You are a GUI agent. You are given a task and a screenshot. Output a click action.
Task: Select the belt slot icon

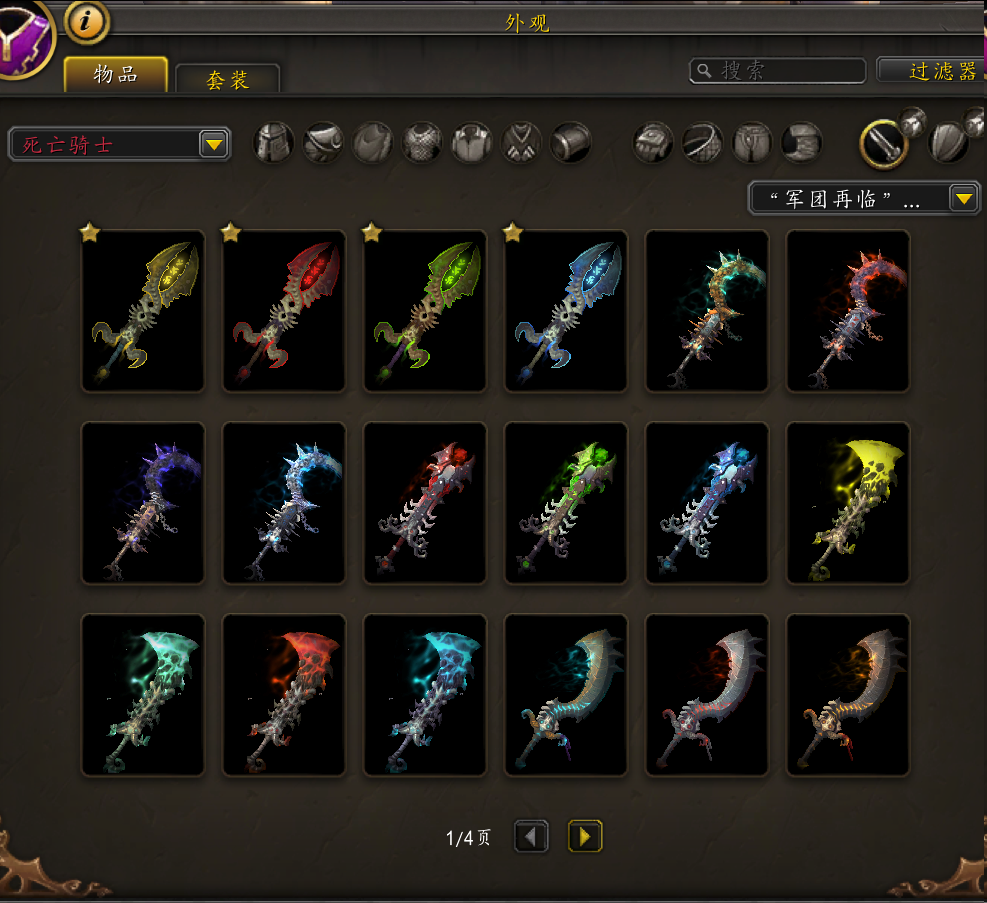click(702, 143)
